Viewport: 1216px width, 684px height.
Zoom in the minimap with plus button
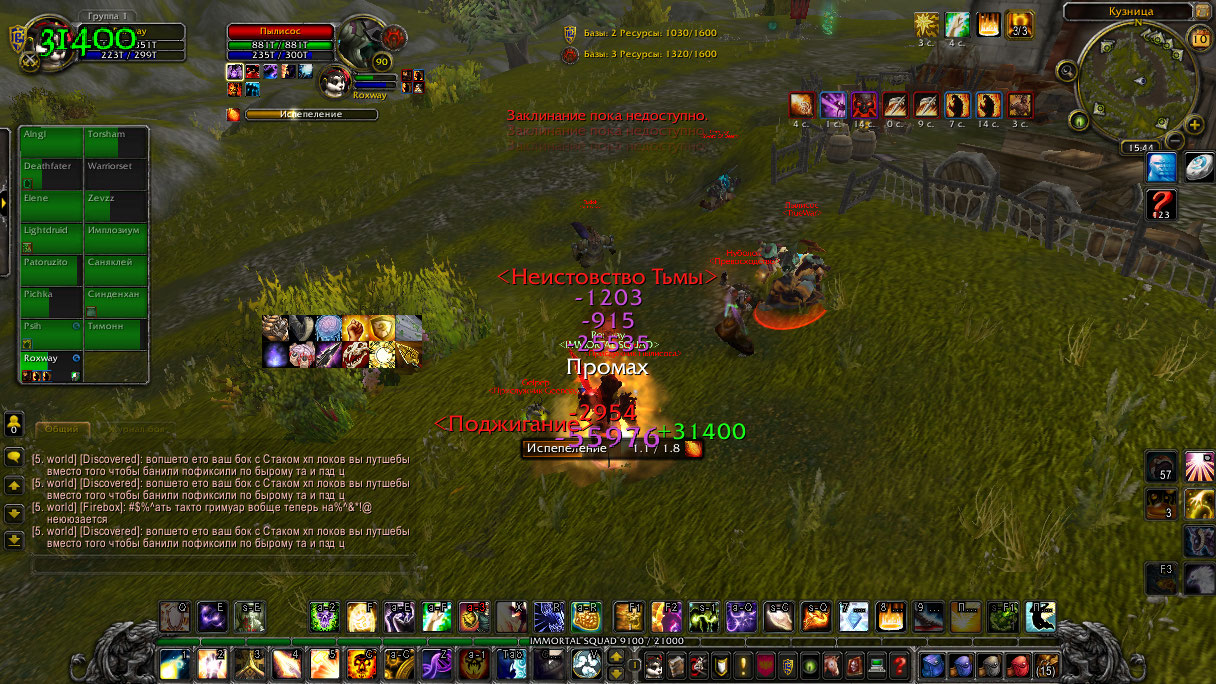click(x=1194, y=124)
